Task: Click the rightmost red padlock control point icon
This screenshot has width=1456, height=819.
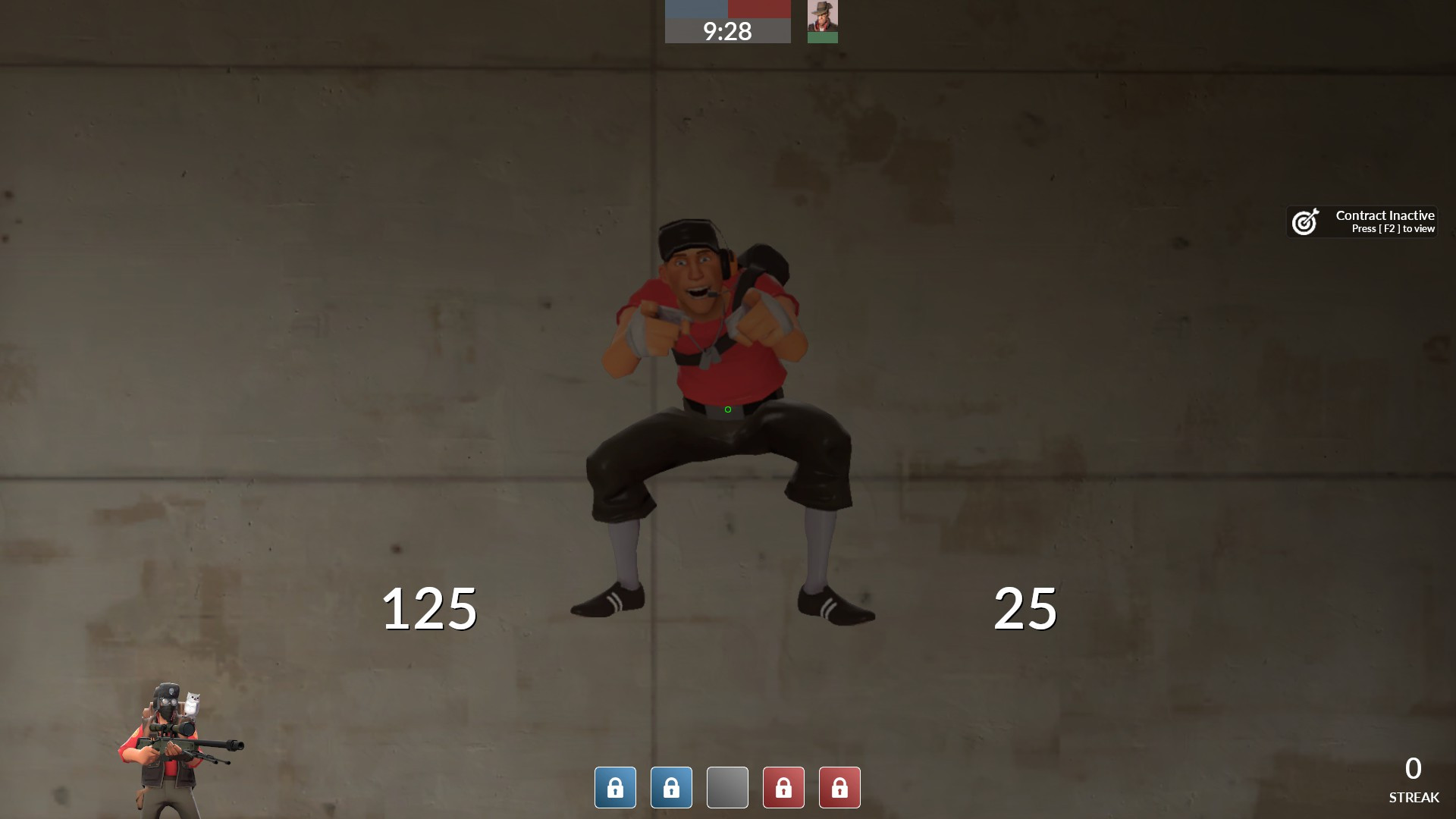Action: pyautogui.click(x=839, y=787)
